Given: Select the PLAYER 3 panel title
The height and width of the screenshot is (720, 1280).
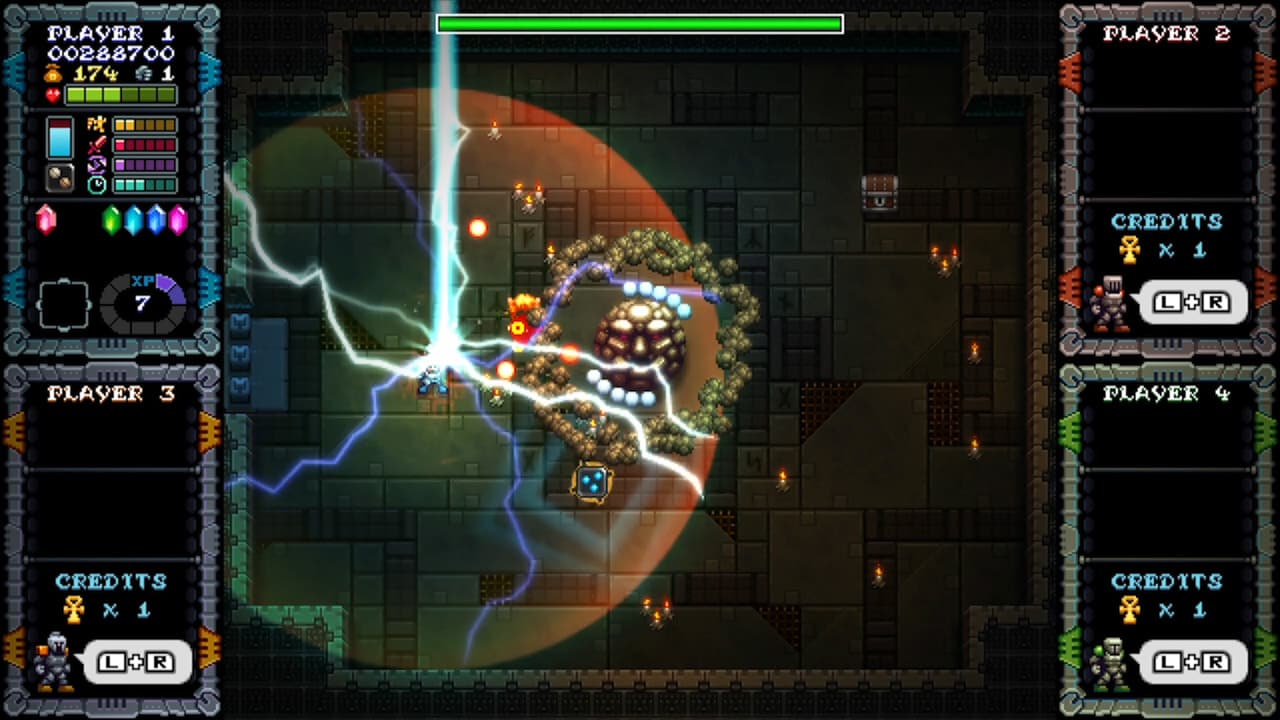Looking at the screenshot, I should point(112,393).
